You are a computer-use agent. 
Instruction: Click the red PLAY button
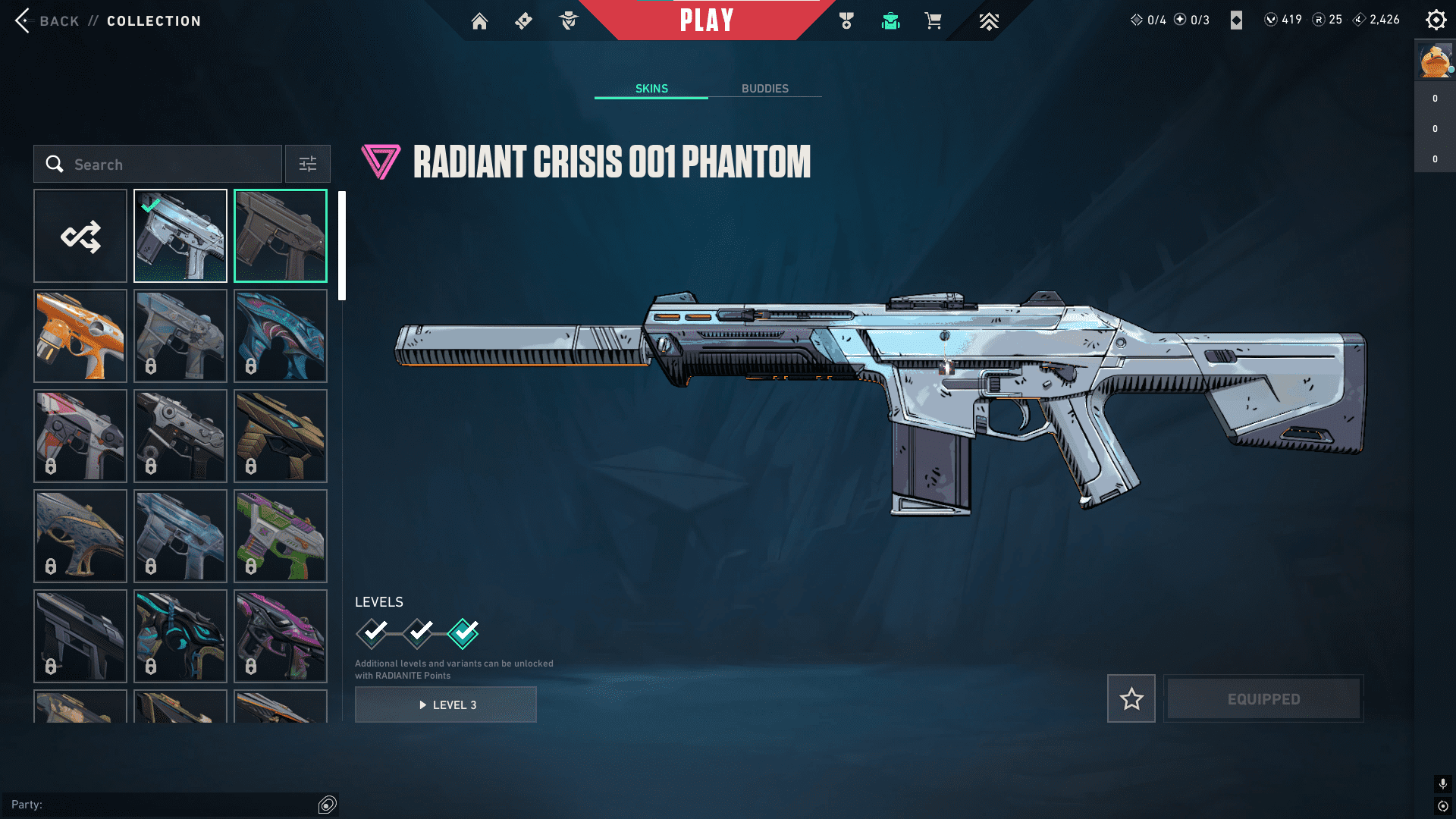[707, 20]
